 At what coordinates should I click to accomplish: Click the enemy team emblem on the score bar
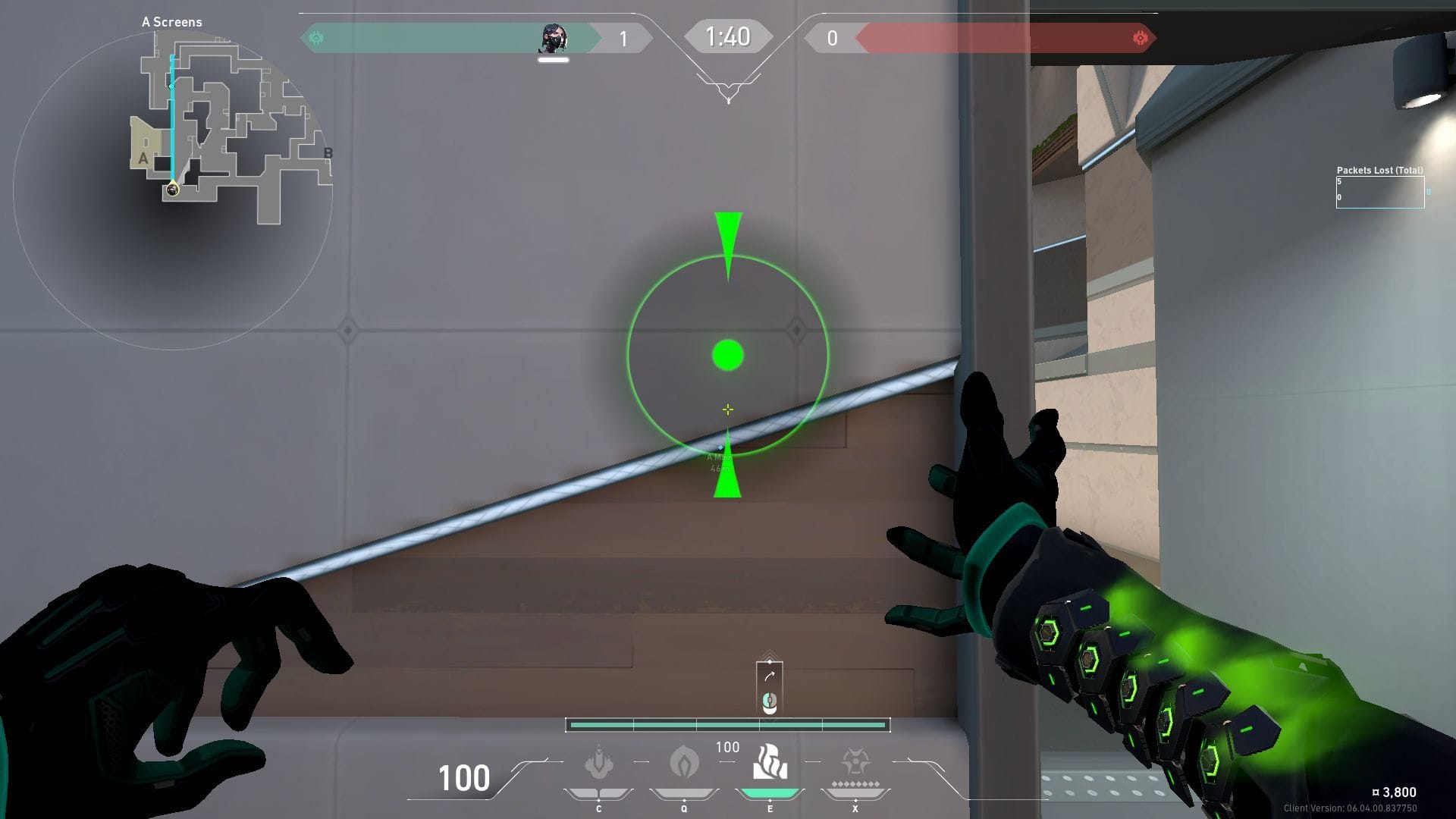1141,36
